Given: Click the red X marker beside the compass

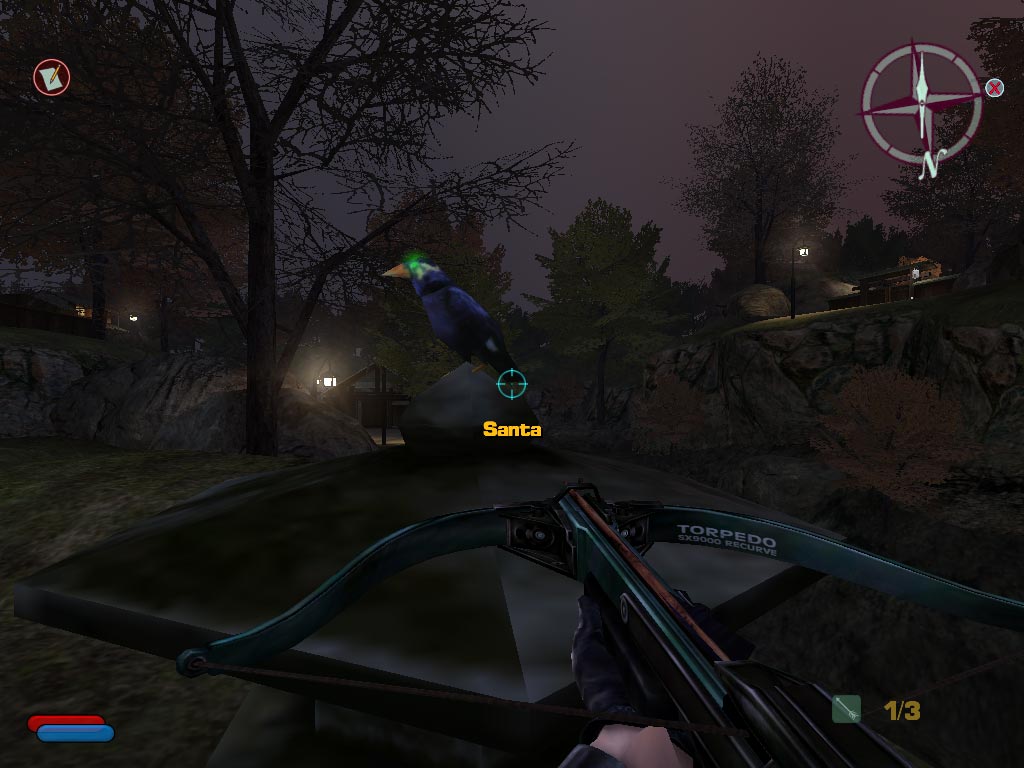Looking at the screenshot, I should [x=994, y=88].
